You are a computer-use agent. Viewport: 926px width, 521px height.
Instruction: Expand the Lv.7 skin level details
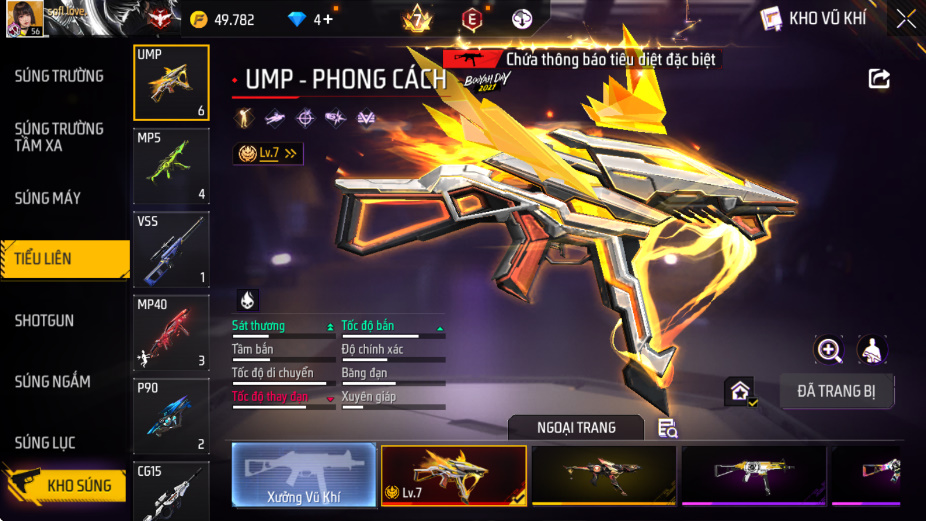(x=267, y=153)
